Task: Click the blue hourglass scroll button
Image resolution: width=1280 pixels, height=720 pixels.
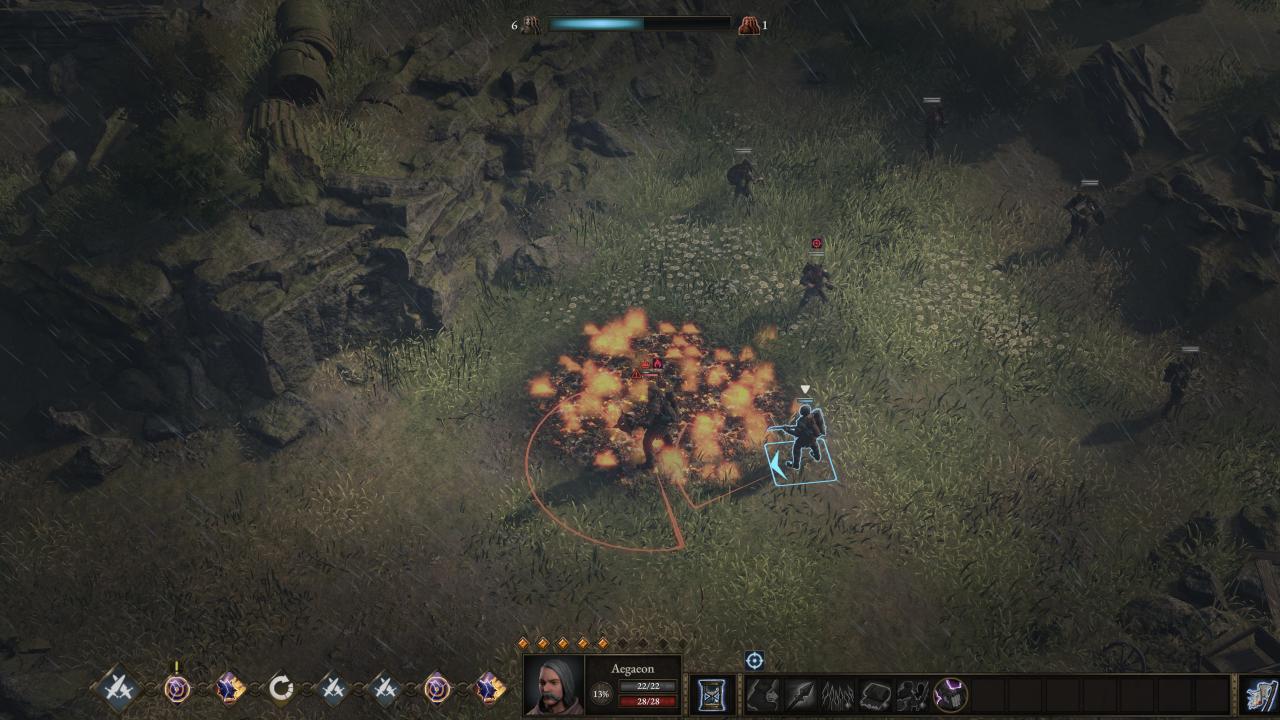Action: (712, 694)
